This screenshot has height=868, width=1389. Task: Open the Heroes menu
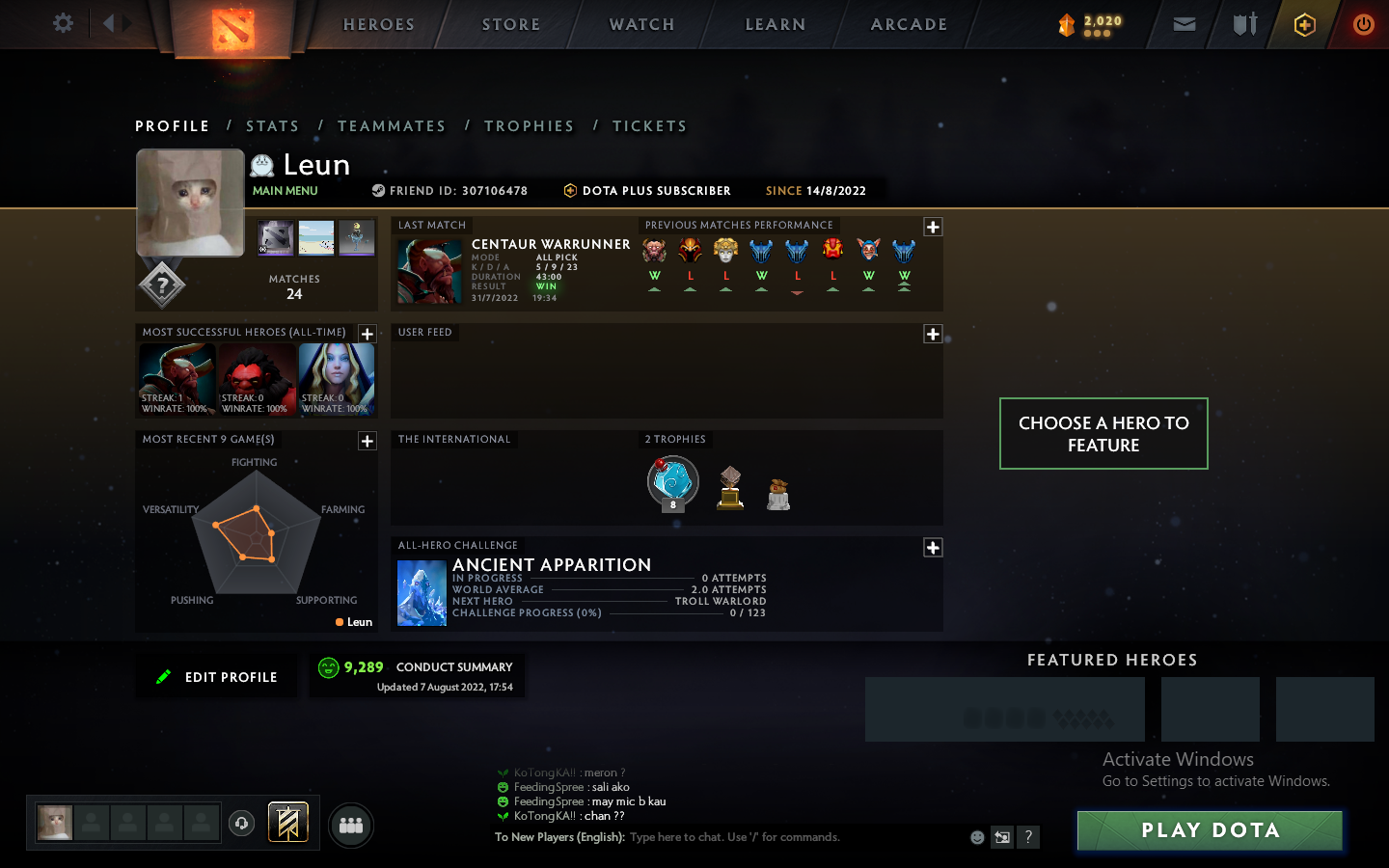(x=378, y=24)
